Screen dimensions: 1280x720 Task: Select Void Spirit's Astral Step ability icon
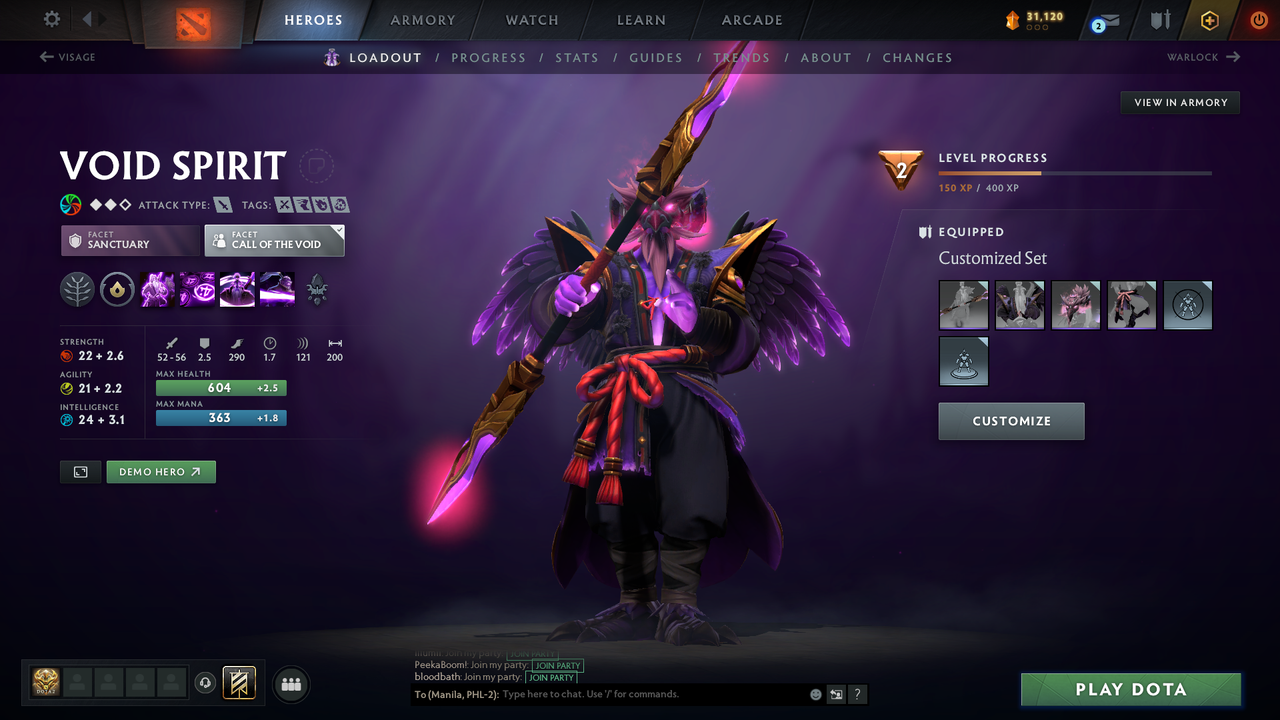tap(276, 290)
